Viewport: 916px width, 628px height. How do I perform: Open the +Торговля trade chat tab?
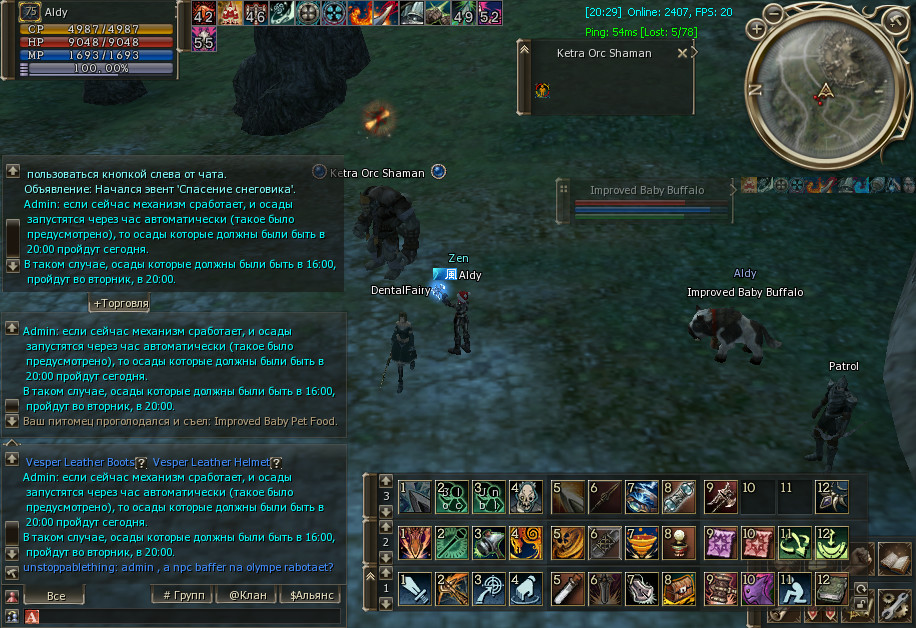tap(120, 303)
